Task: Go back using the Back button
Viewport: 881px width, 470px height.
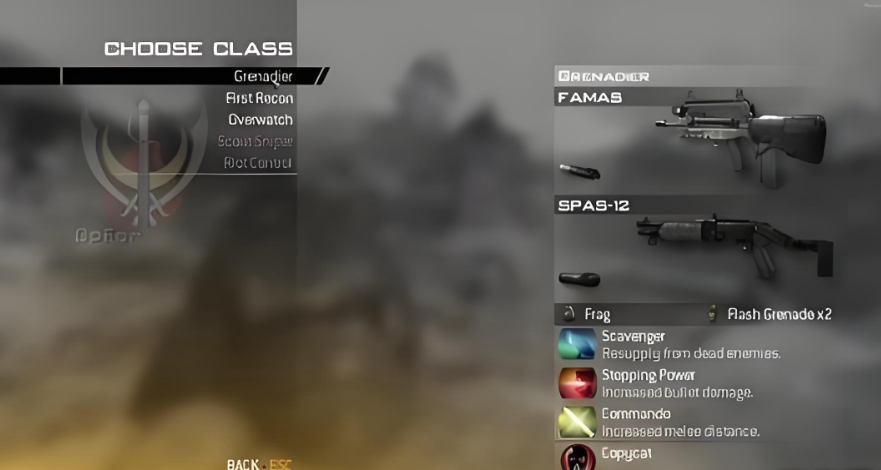Action: (243, 464)
